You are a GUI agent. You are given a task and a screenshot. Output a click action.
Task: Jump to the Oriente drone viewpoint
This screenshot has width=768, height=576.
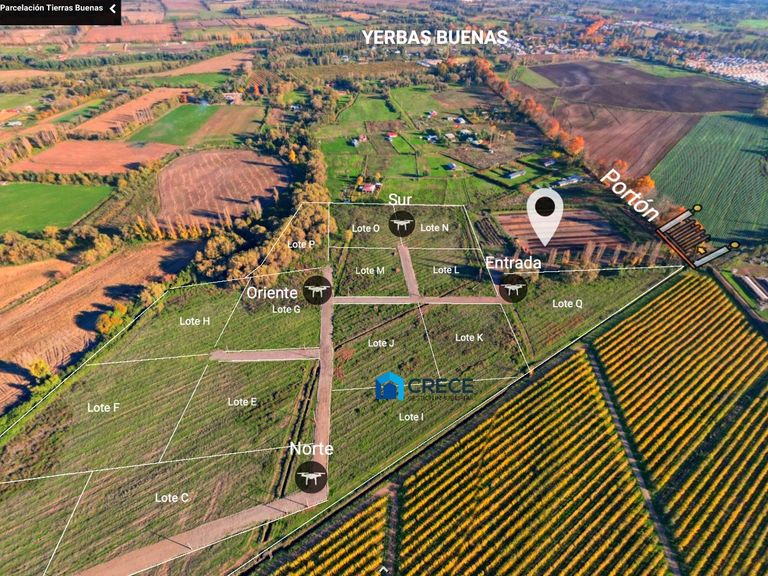tap(317, 290)
